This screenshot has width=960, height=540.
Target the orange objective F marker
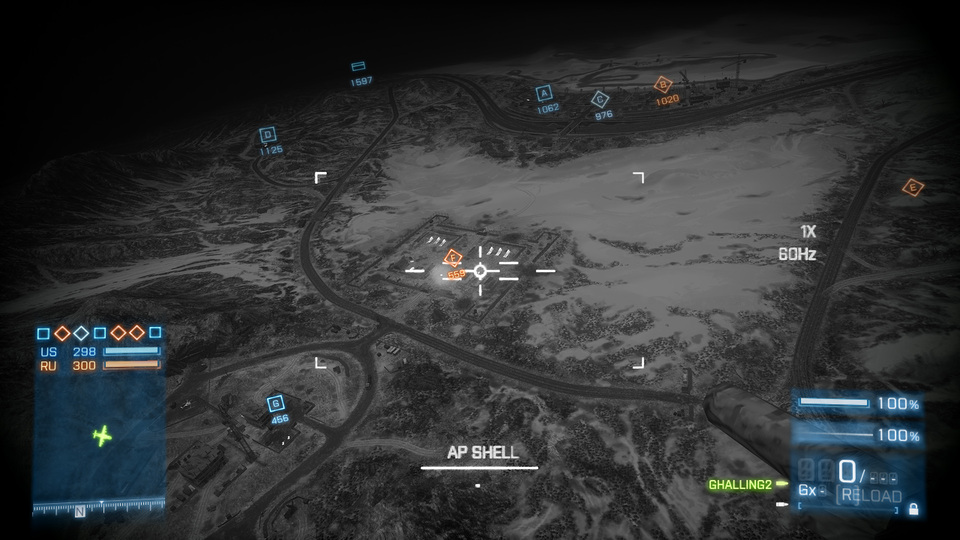[x=452, y=258]
